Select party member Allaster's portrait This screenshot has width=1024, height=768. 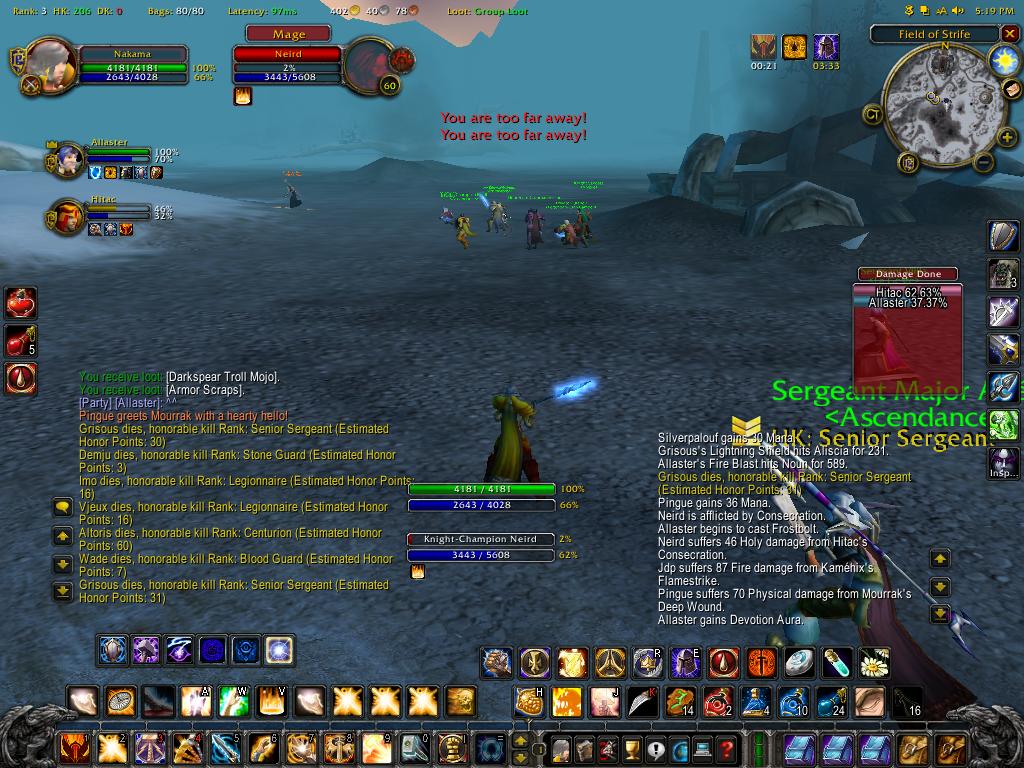click(69, 160)
